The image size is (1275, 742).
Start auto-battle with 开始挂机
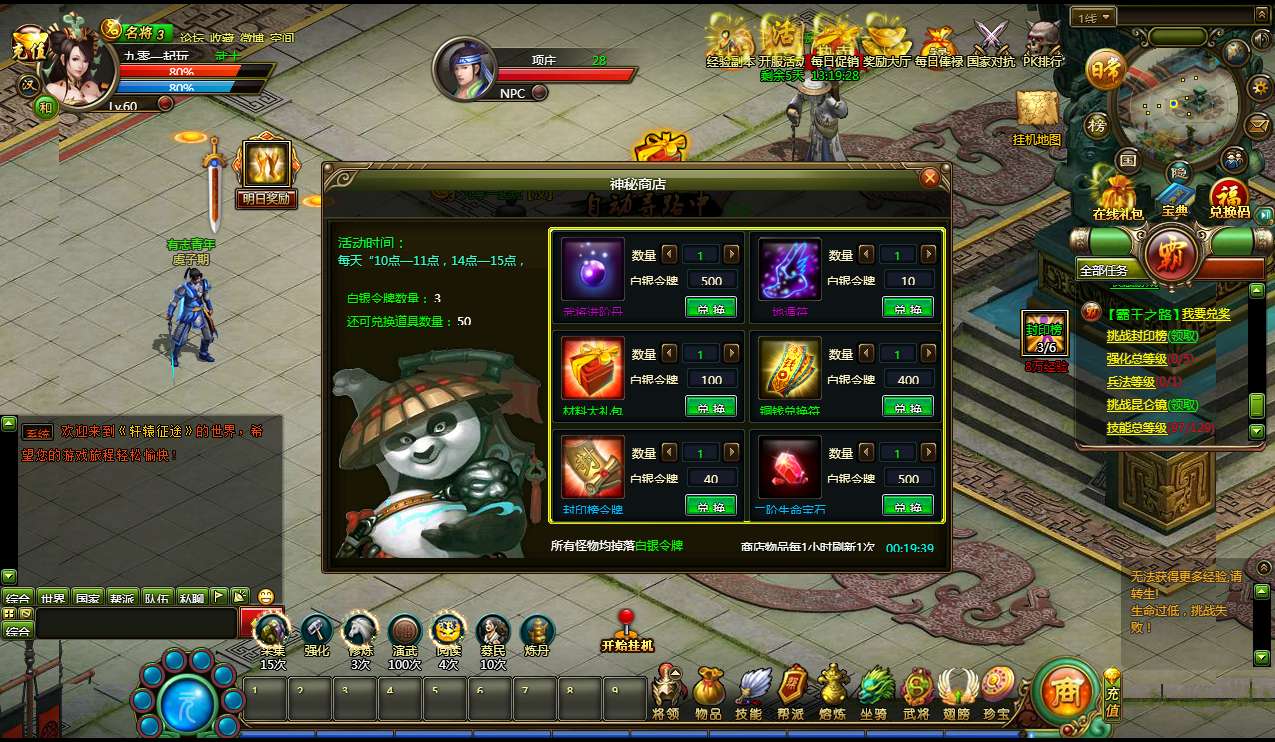coord(627,630)
